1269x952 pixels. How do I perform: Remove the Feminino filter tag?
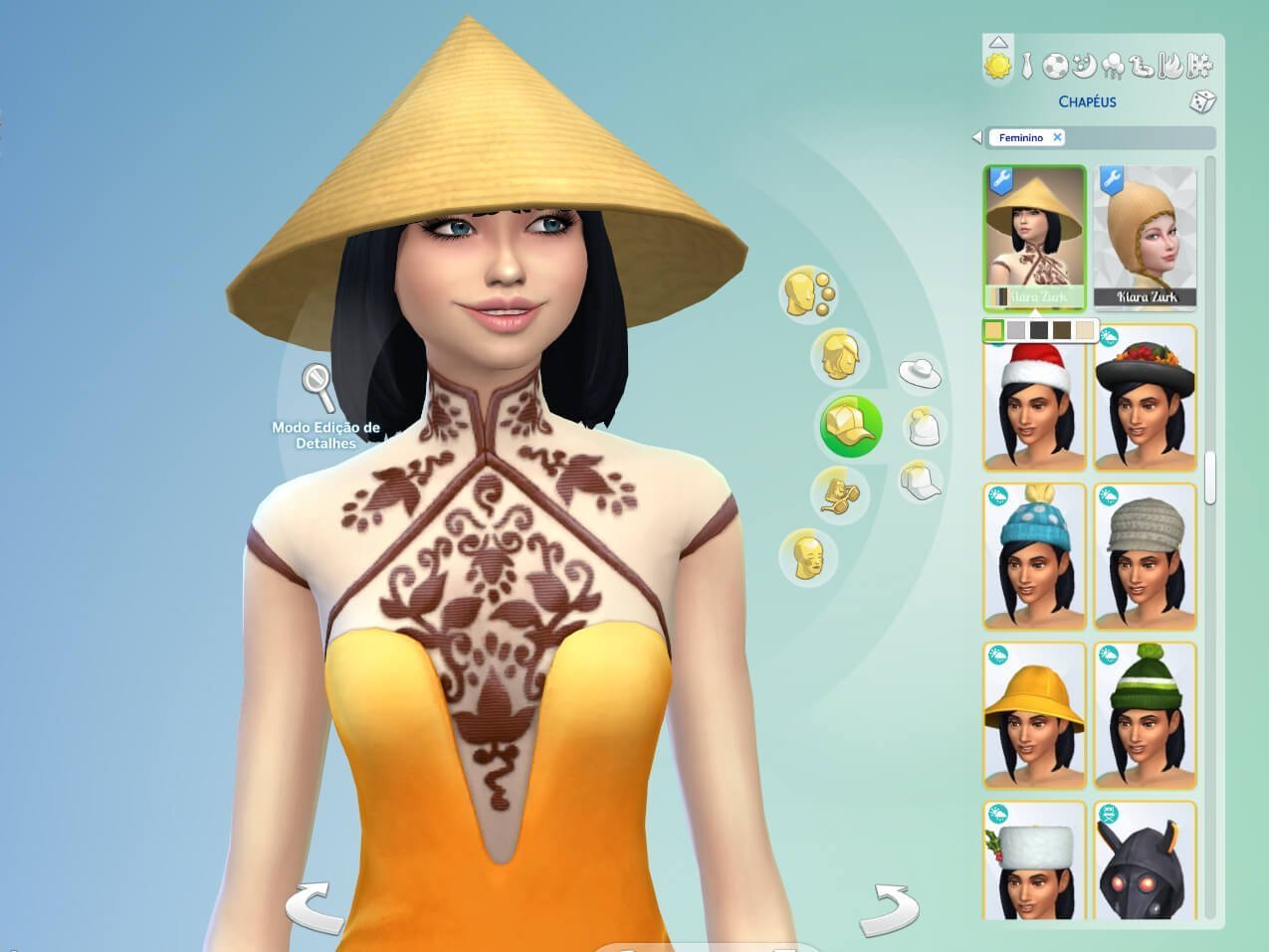pyautogui.click(x=1057, y=137)
